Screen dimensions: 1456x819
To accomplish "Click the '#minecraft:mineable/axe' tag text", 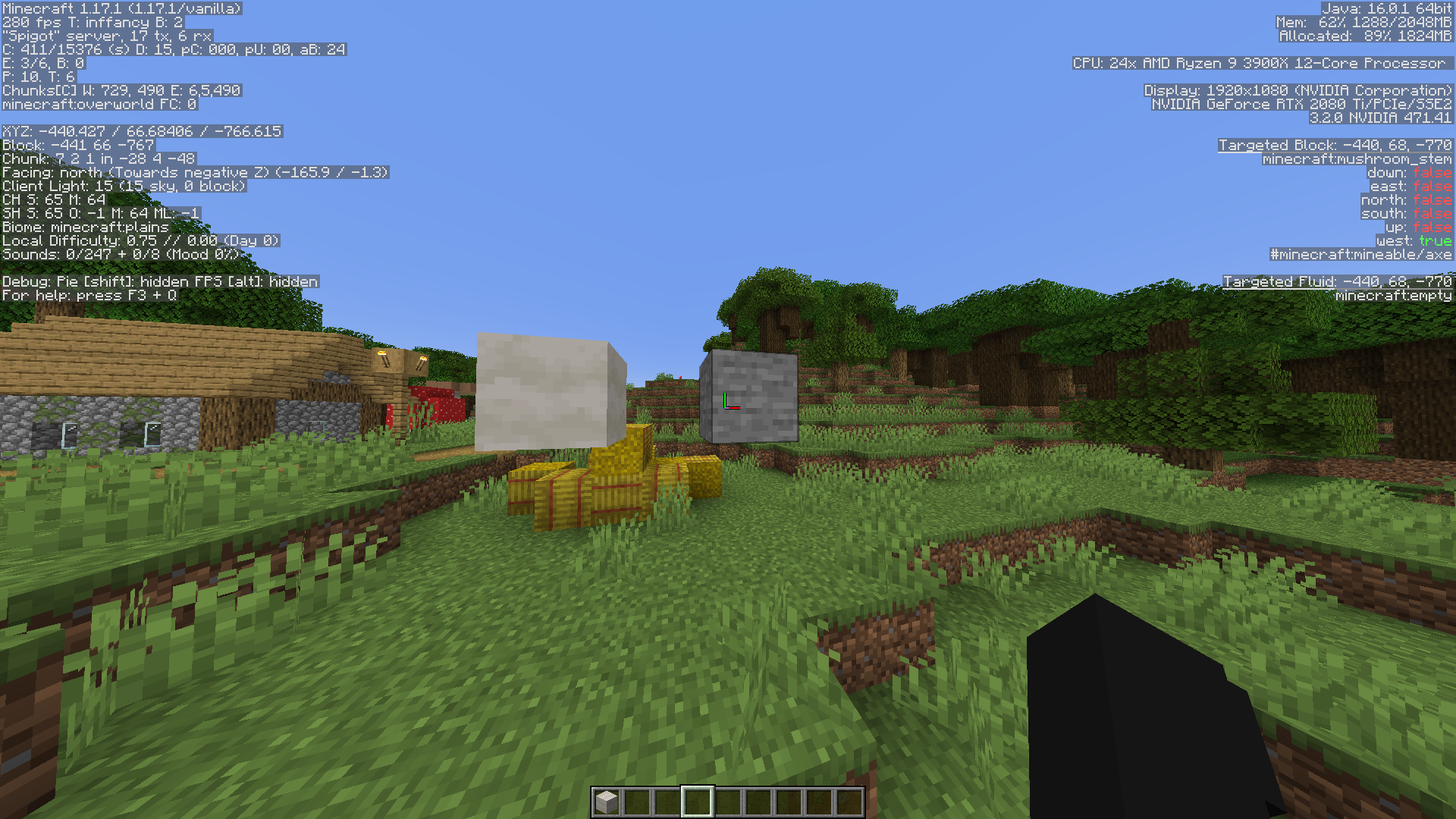I will [x=1361, y=254].
